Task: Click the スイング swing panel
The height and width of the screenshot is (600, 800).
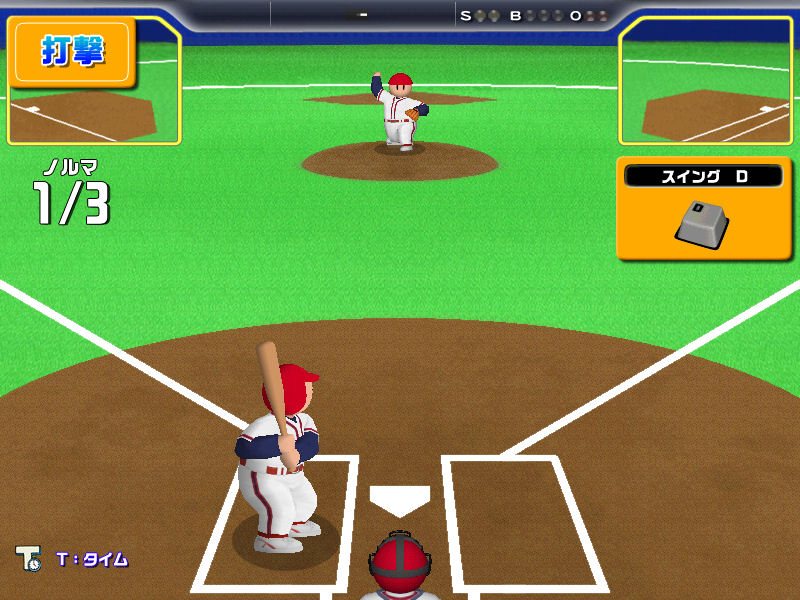Action: 704,208
